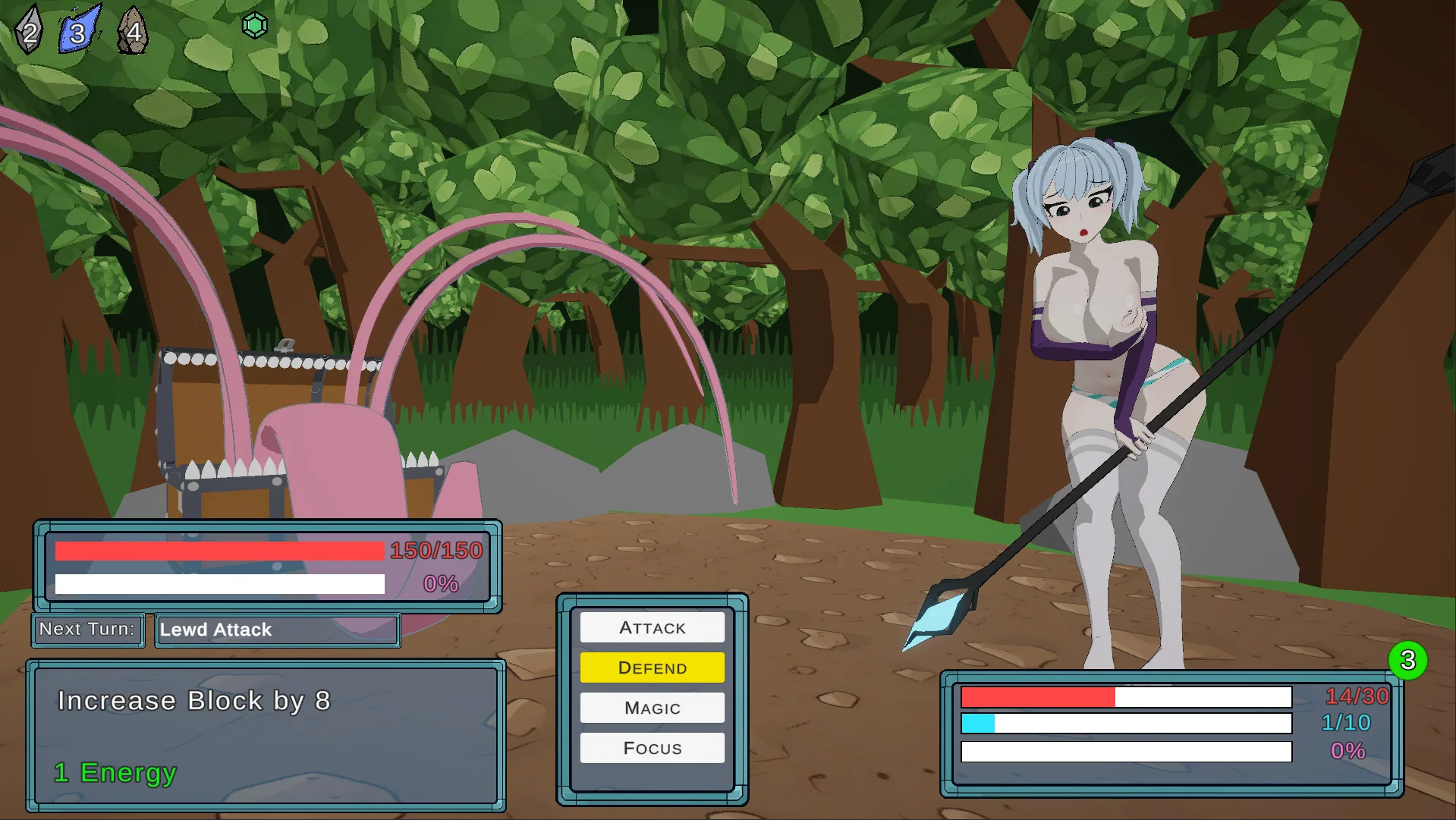
Task: Click the brown rock icon numbered 4
Action: coord(133,31)
